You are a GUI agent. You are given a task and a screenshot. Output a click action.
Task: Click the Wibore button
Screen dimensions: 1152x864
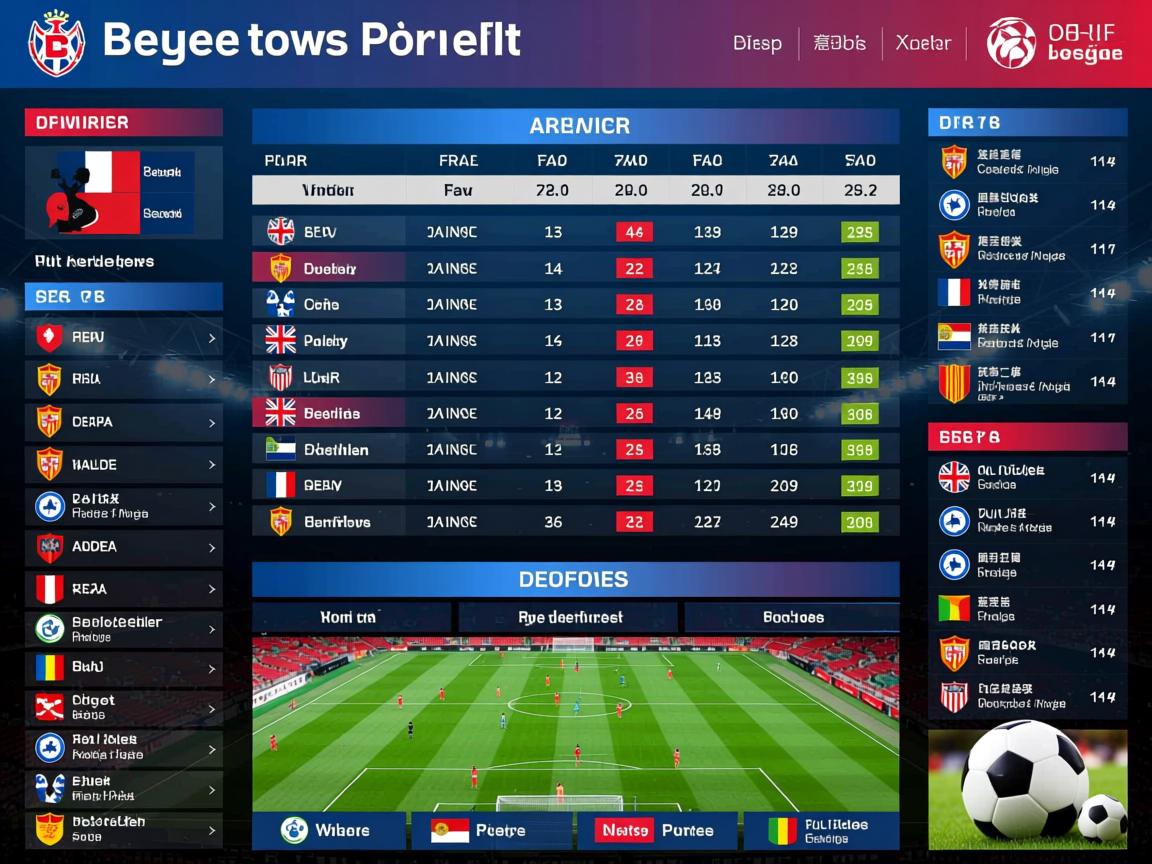(328, 830)
